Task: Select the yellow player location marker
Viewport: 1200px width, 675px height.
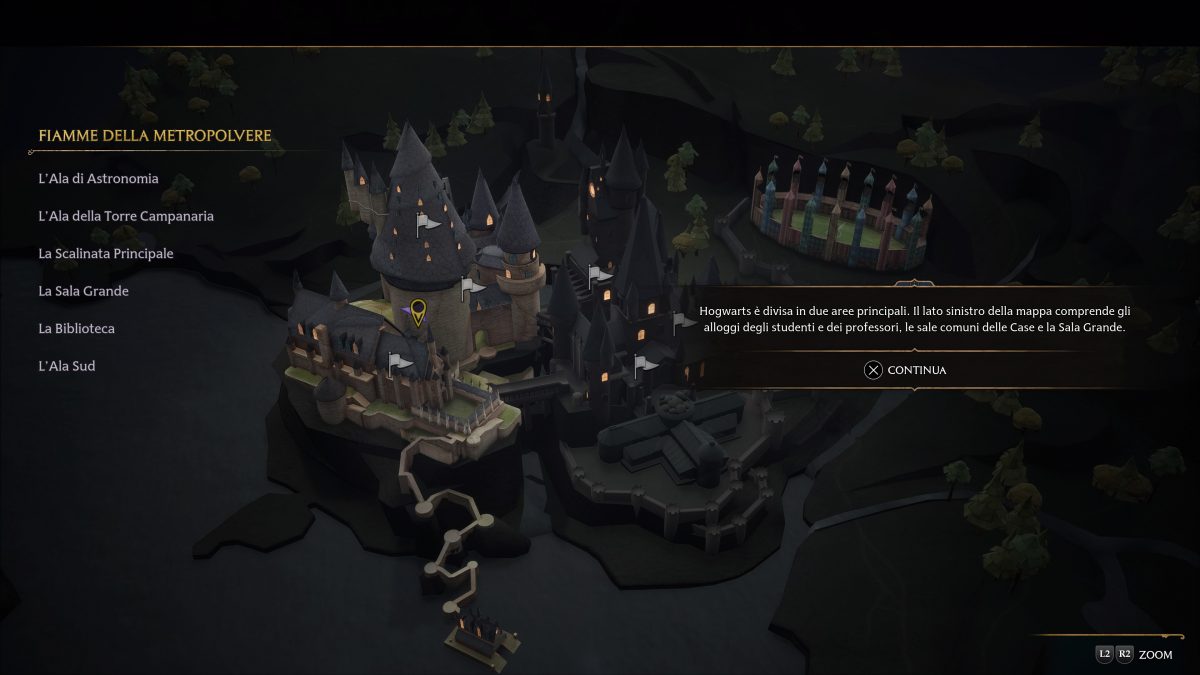Action: pos(418,312)
